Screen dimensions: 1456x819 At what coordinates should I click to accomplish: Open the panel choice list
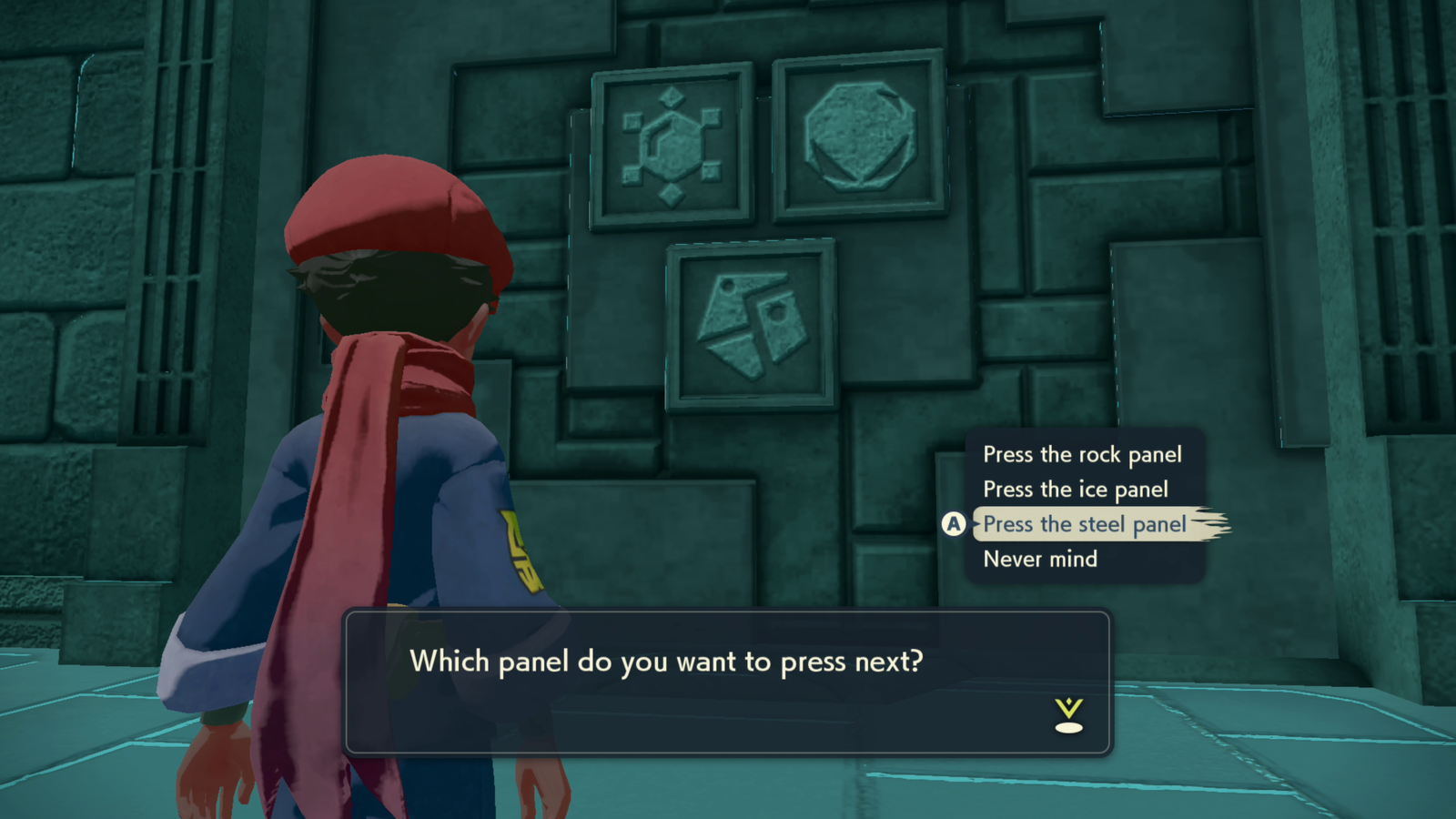click(x=1085, y=506)
